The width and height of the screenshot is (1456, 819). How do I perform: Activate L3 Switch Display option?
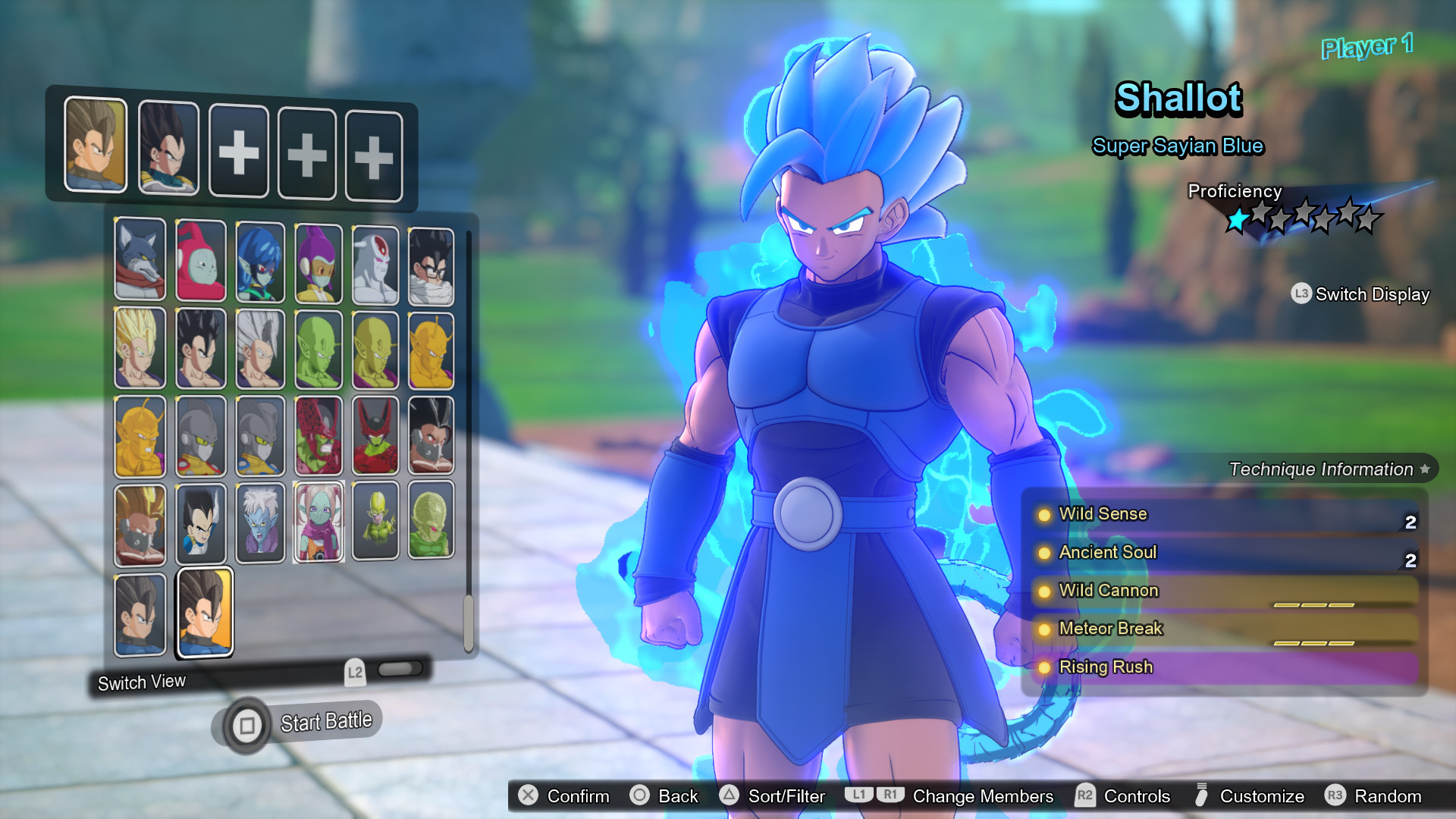tap(1359, 294)
